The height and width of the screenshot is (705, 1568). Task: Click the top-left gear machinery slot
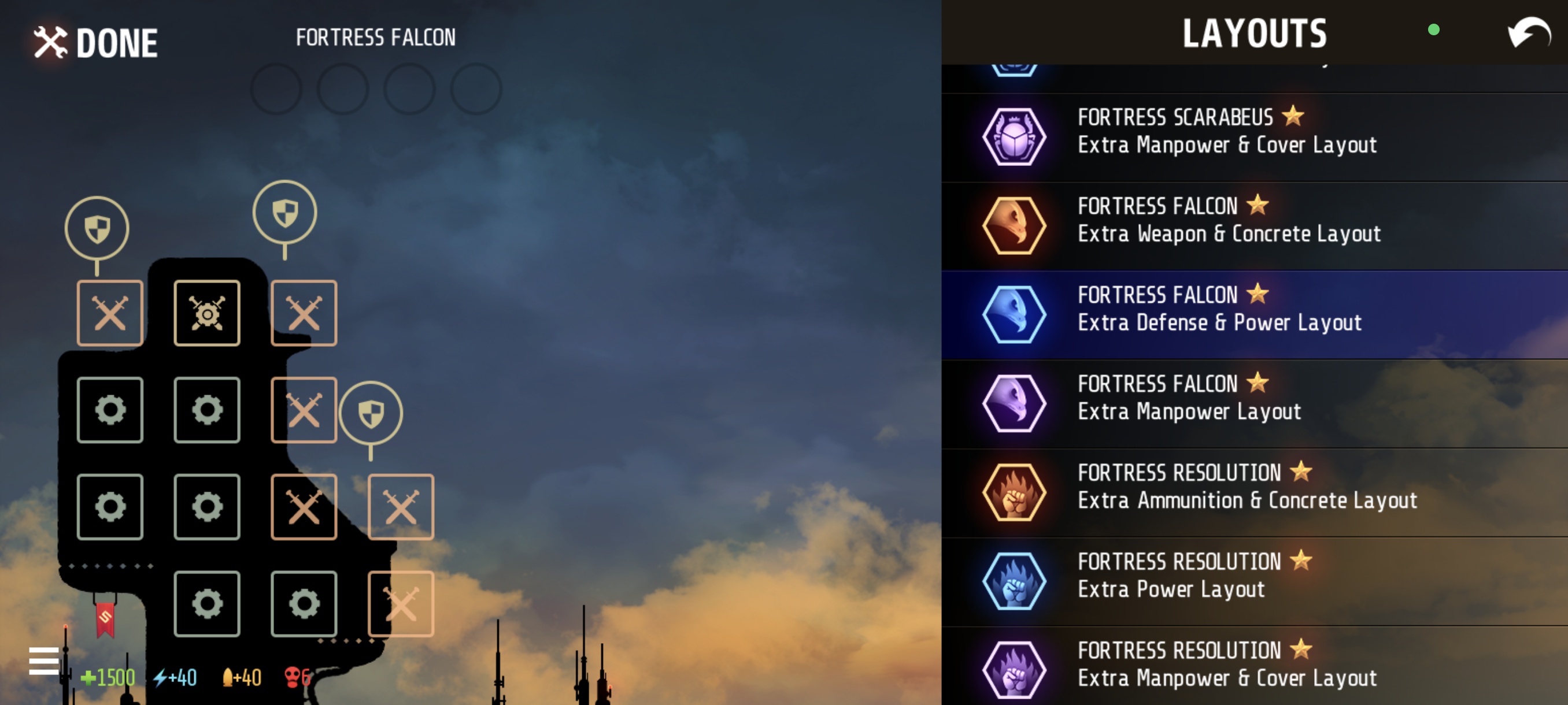(110, 409)
